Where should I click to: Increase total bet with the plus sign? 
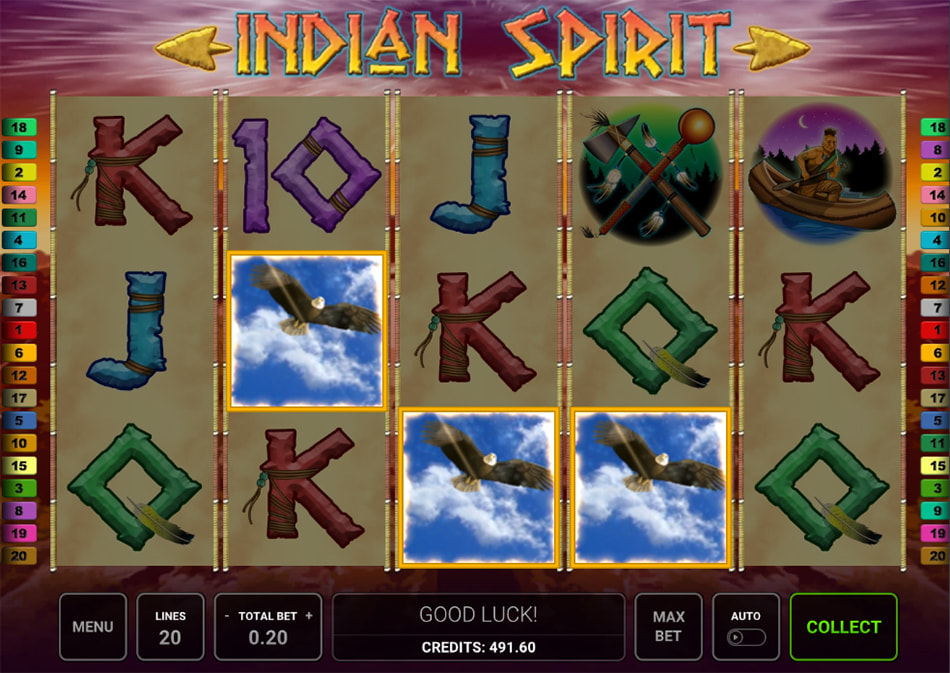[x=309, y=616]
